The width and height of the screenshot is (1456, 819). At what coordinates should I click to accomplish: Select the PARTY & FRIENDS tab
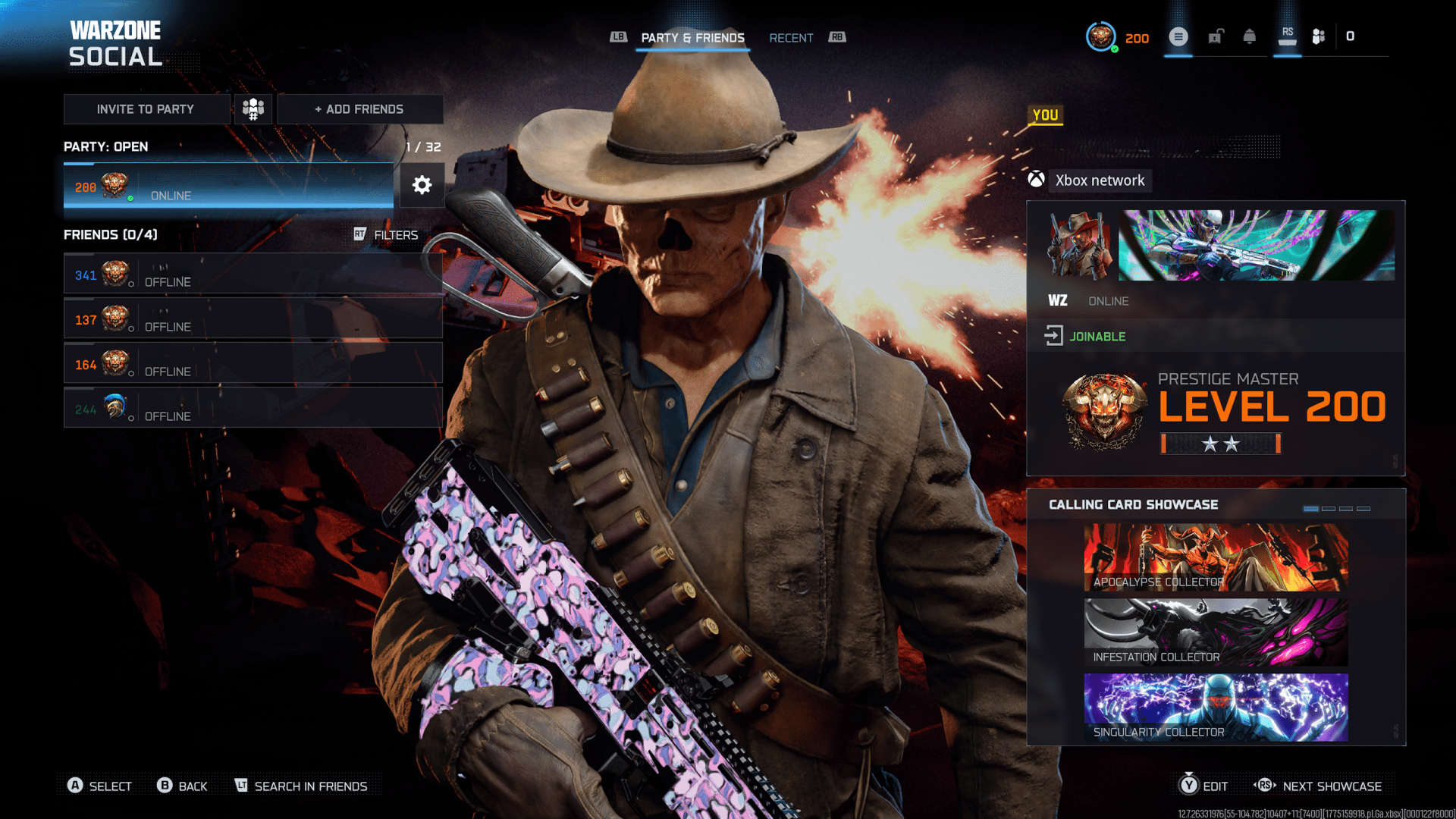click(692, 38)
